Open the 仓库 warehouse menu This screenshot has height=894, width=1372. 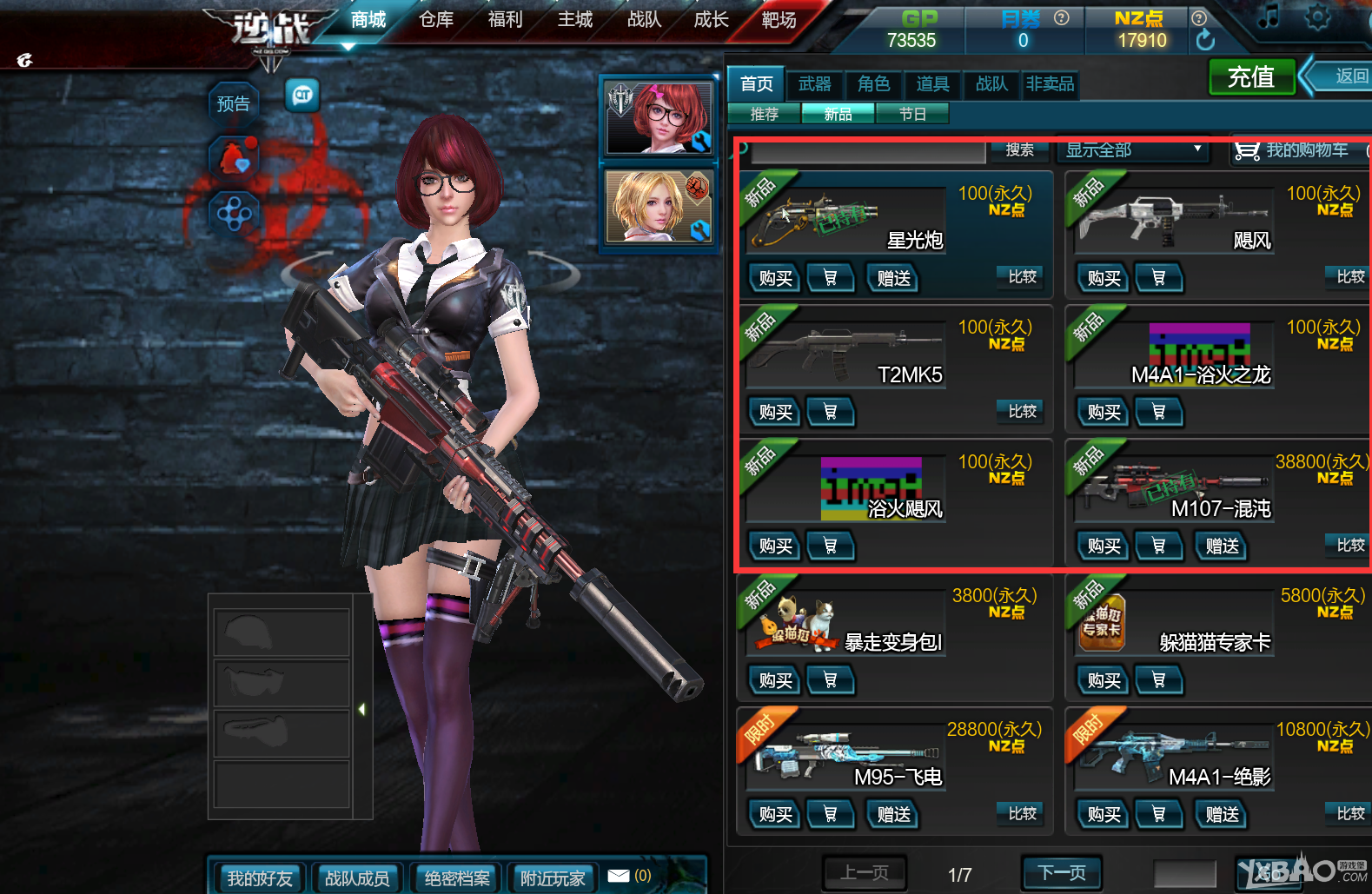(x=436, y=19)
